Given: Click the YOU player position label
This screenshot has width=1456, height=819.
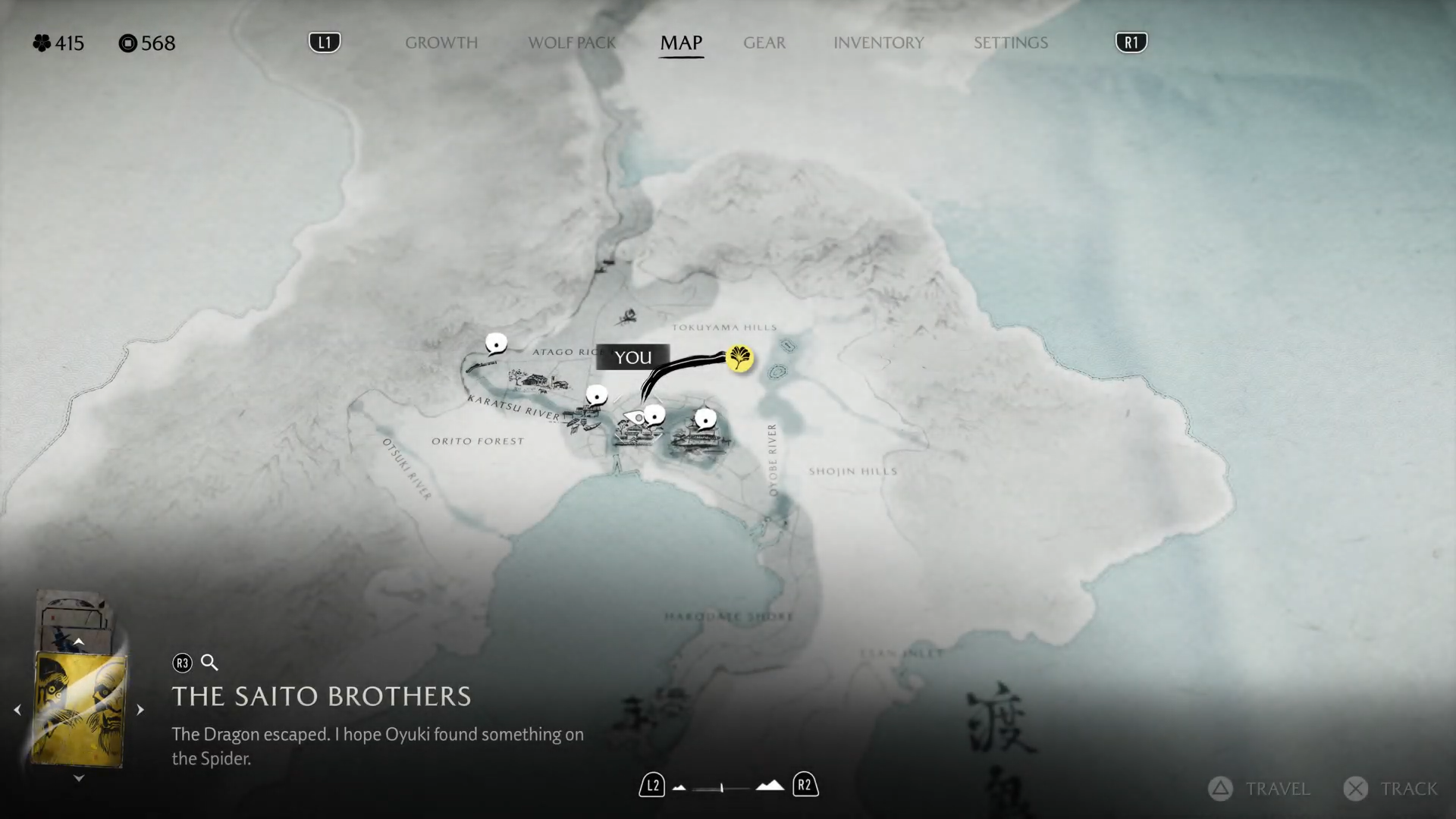Looking at the screenshot, I should point(632,357).
